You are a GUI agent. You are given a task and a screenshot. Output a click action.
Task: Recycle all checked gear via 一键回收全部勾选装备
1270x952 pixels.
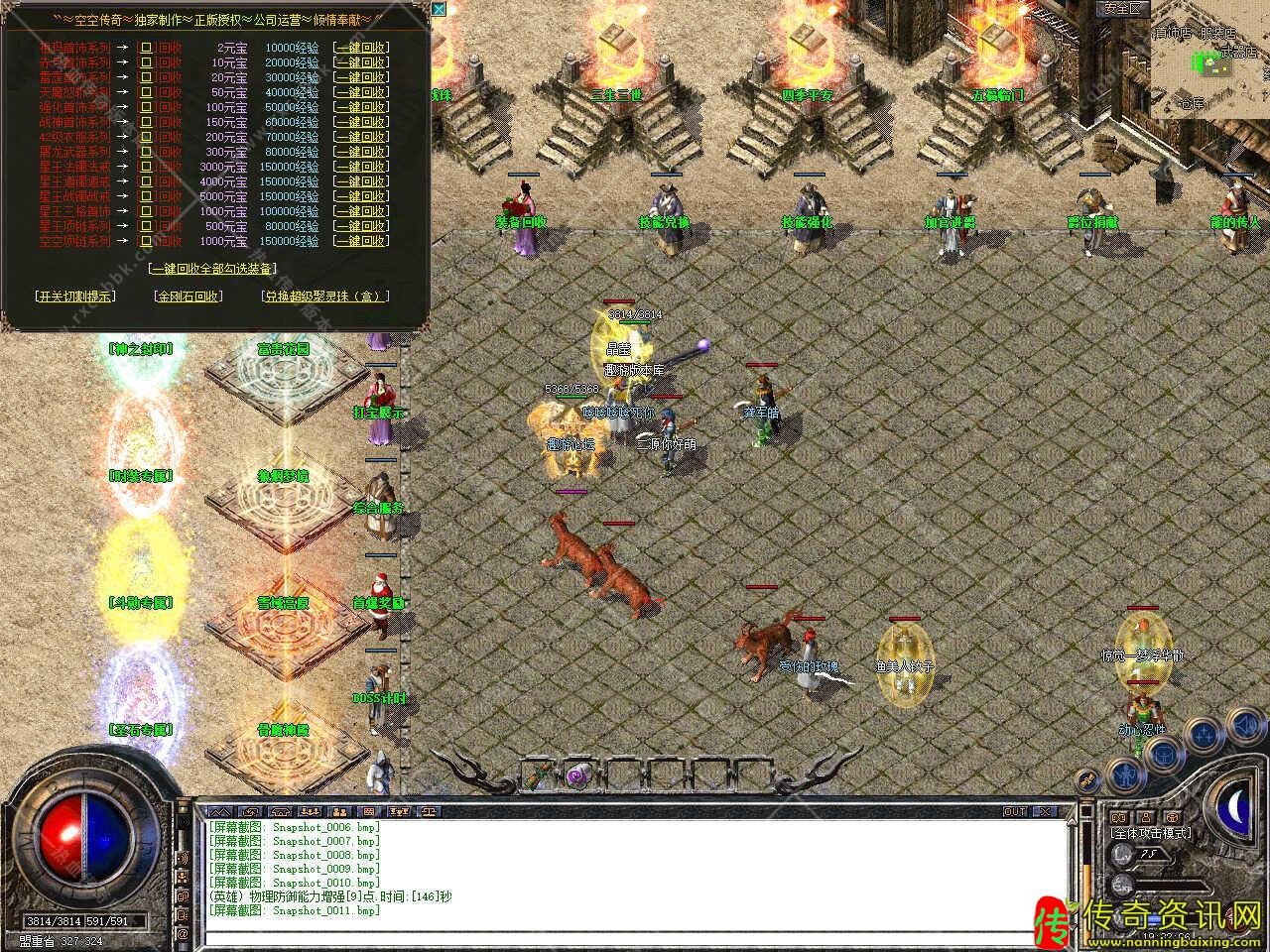(212, 268)
